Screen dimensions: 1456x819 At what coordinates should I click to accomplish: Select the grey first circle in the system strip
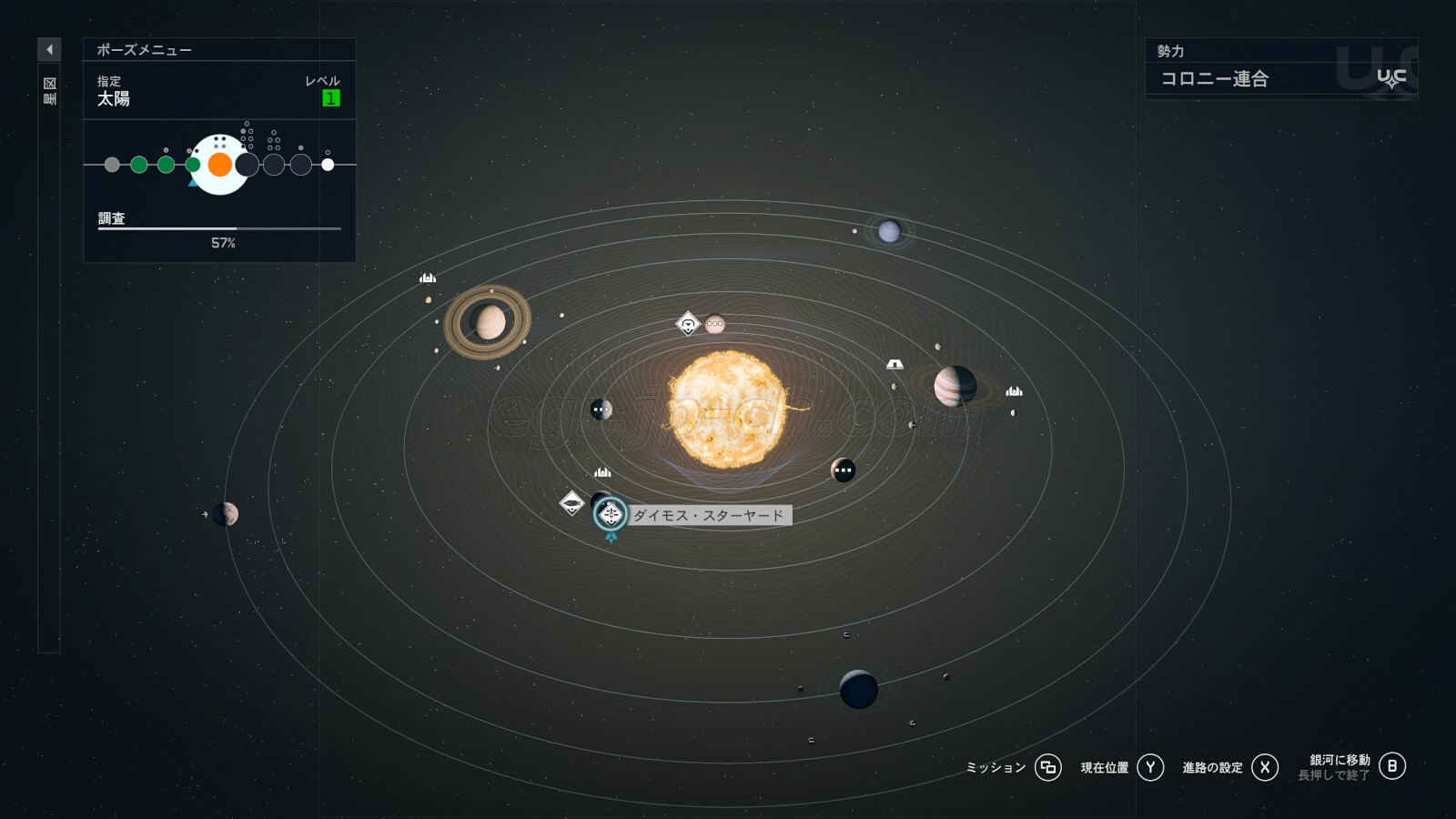[x=112, y=165]
